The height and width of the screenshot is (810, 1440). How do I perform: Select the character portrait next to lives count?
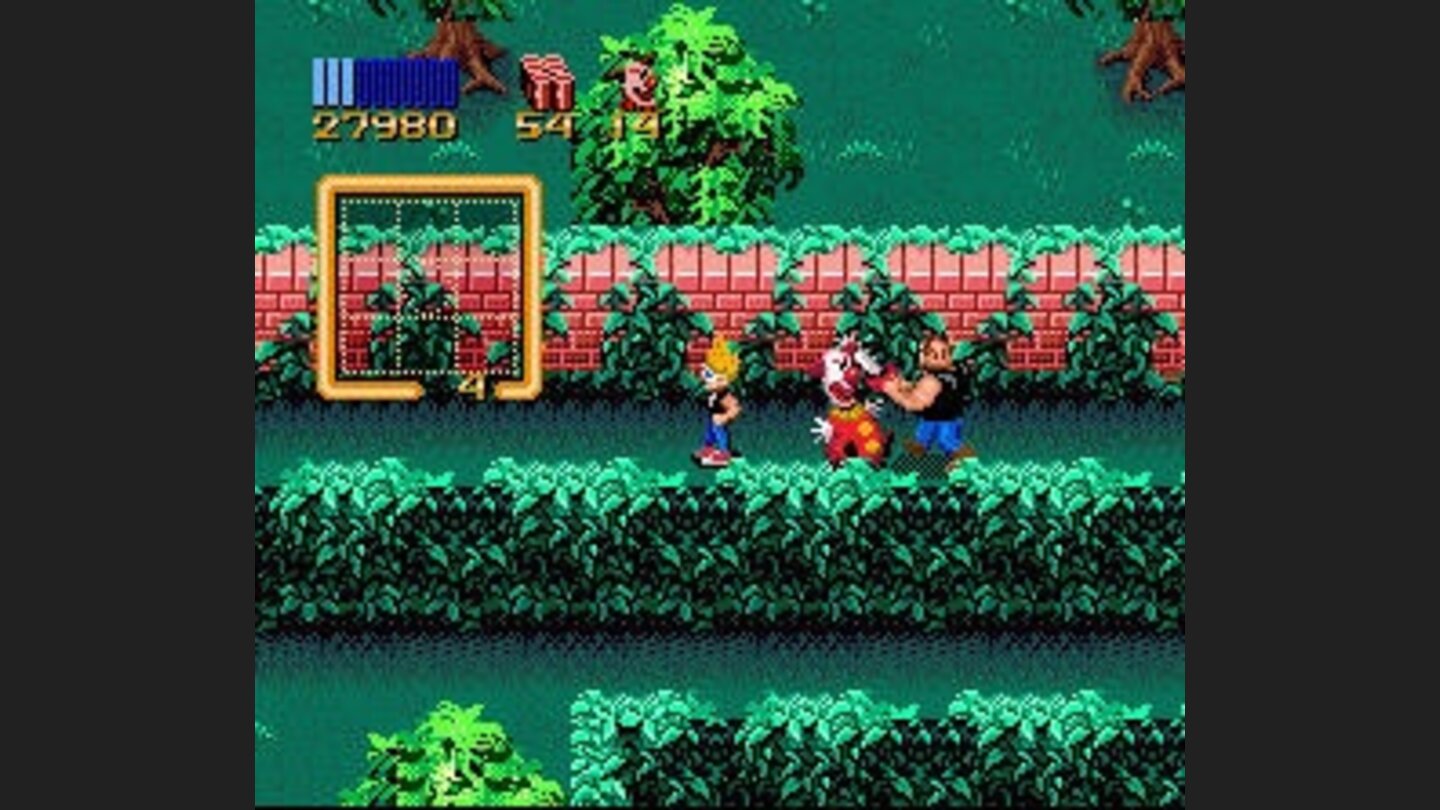tap(635, 85)
